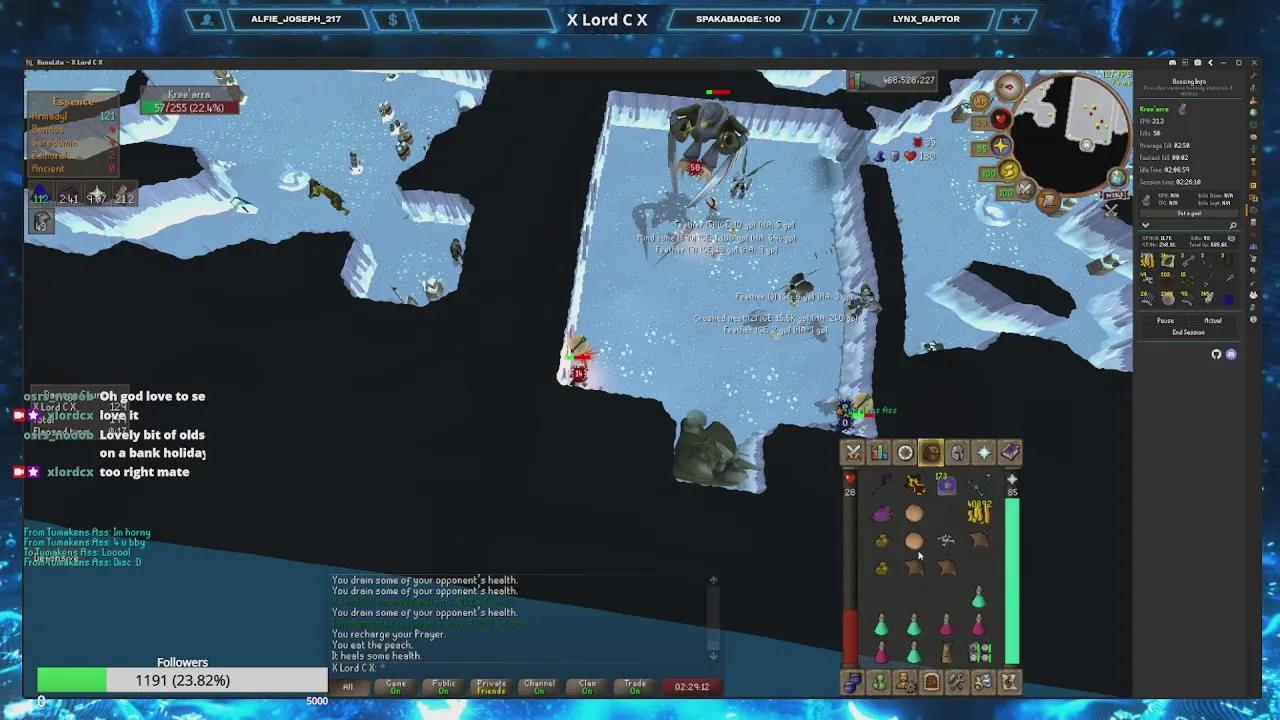Screen dimensions: 1280x720
Task: Click the GitHub icon in the Bossing Info panel
Action: [x=1216, y=353]
